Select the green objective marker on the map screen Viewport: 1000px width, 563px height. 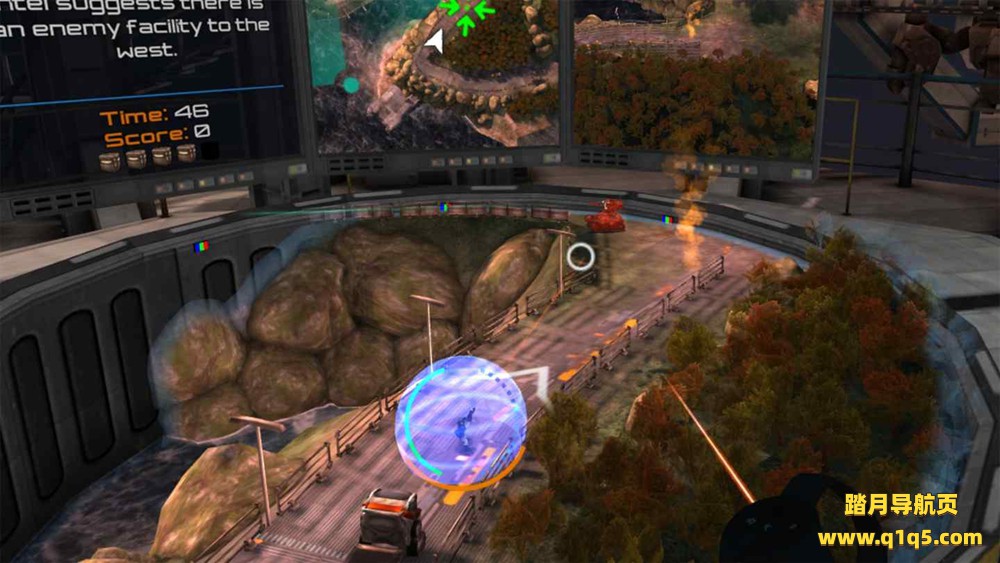467,11
